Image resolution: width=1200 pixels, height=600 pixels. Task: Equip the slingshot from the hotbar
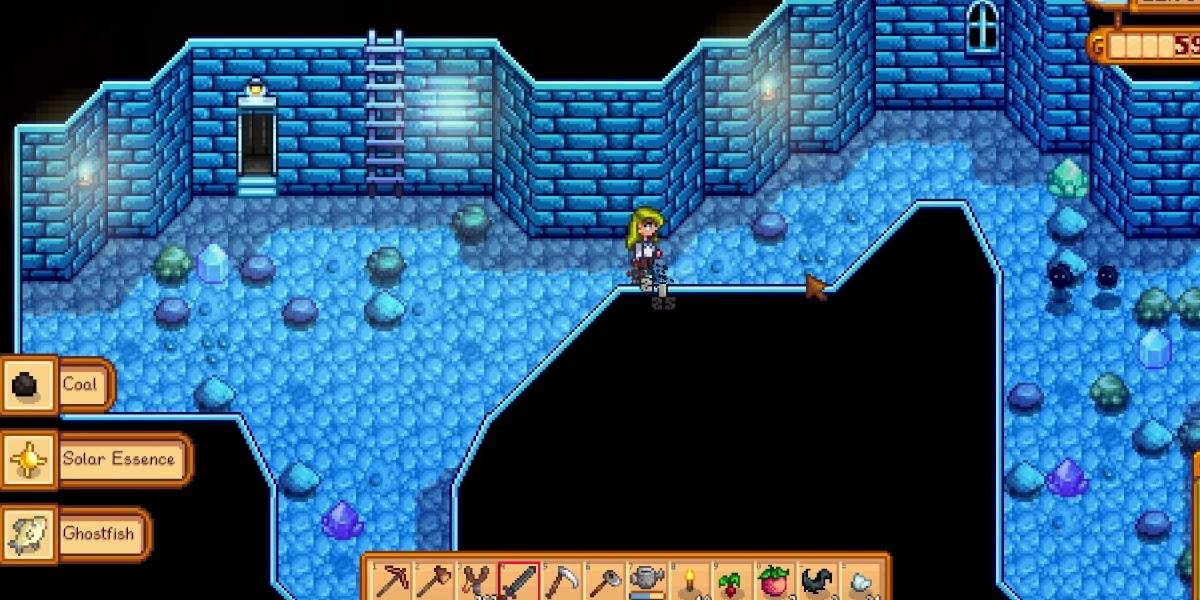coord(476,581)
